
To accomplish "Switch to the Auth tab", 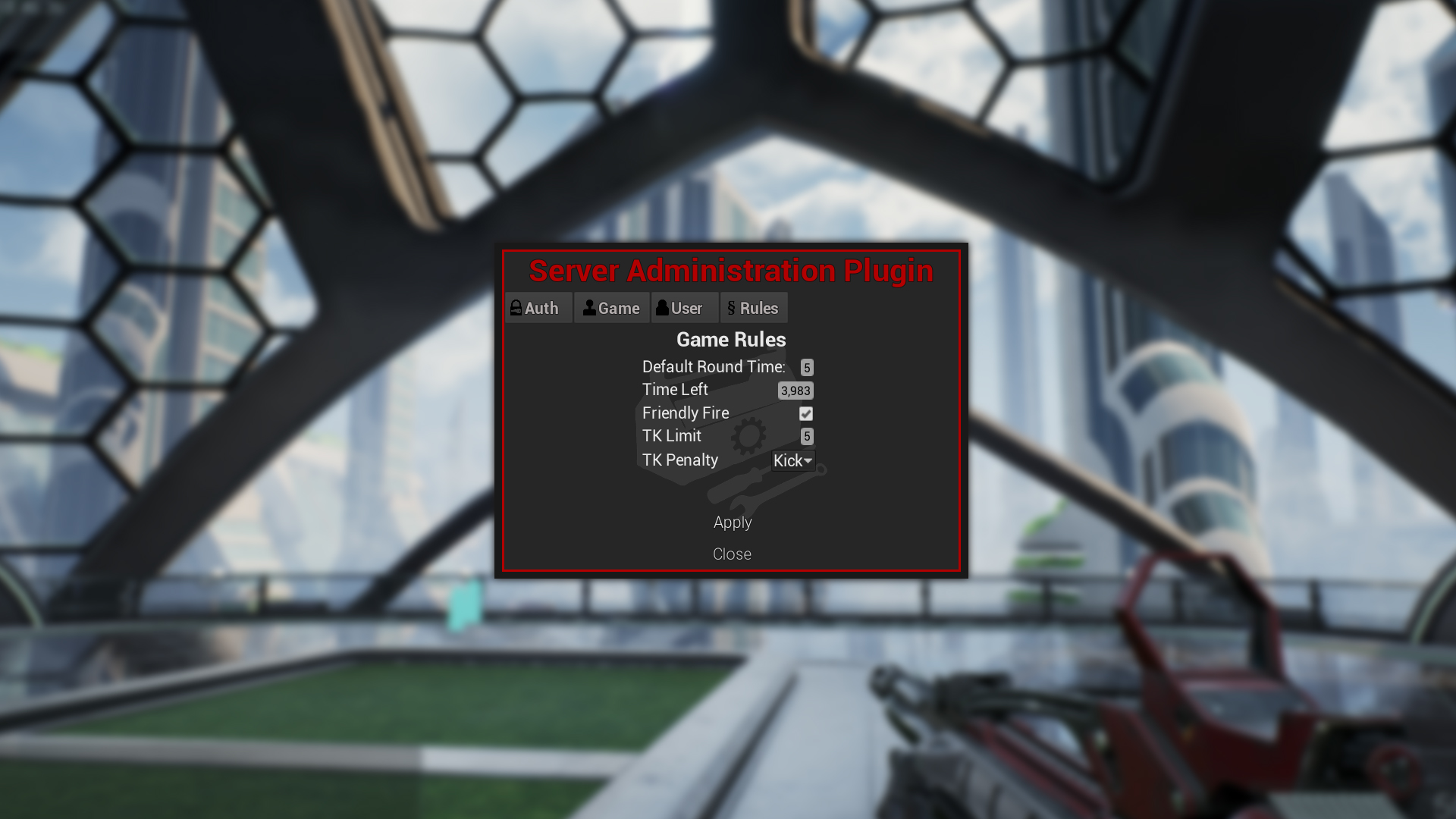I will click(x=538, y=308).
